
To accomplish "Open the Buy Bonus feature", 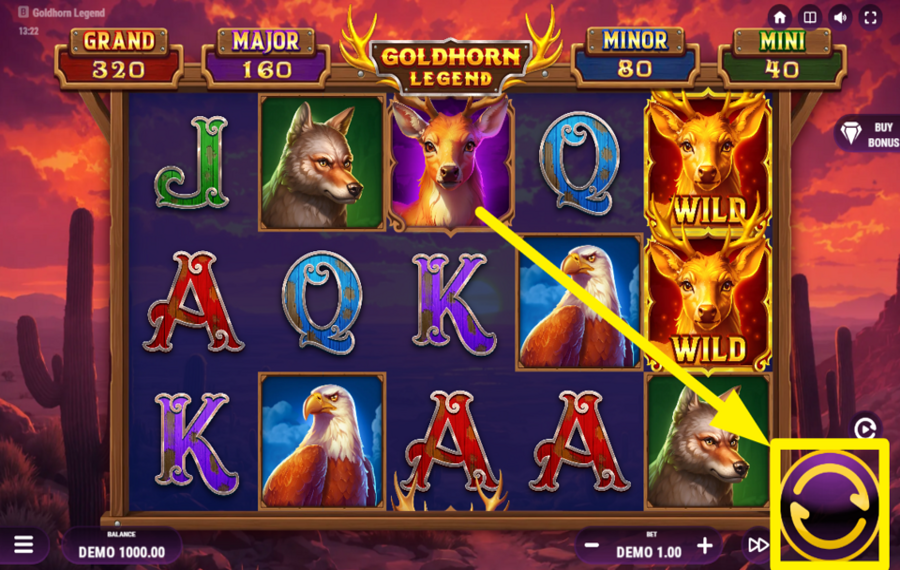I will (x=866, y=134).
